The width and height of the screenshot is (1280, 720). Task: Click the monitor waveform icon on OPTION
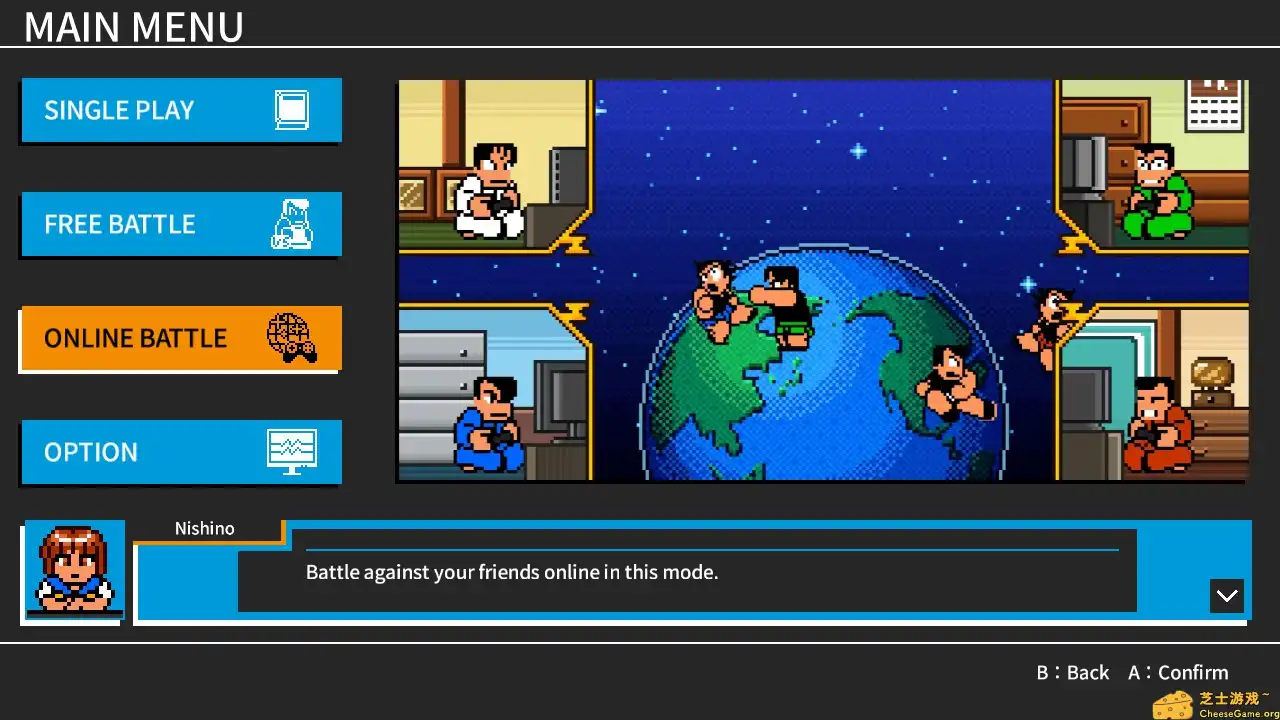coord(291,450)
